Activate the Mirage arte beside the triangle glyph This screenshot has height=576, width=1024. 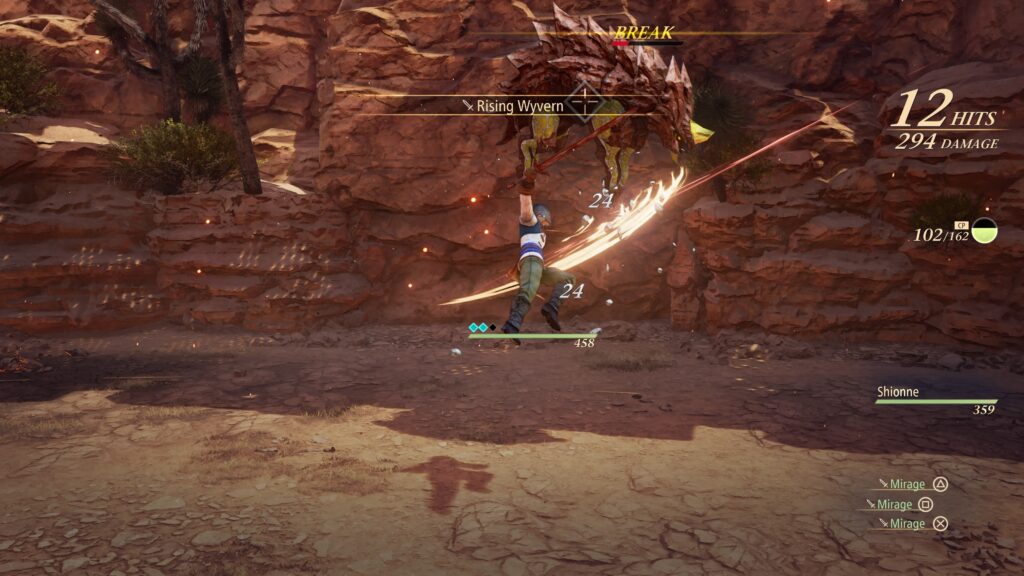(906, 484)
